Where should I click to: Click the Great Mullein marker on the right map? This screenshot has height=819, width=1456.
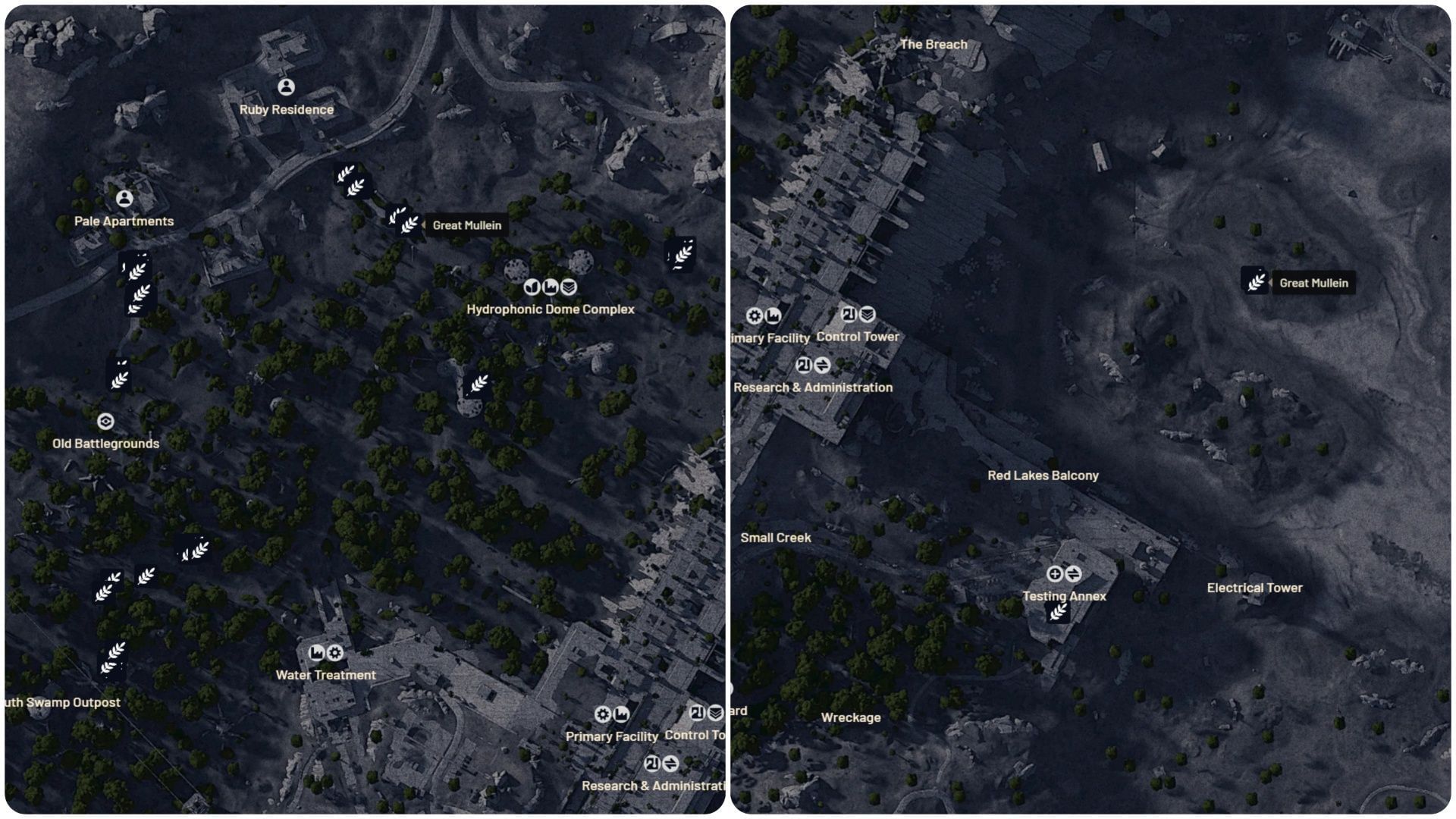[1255, 282]
